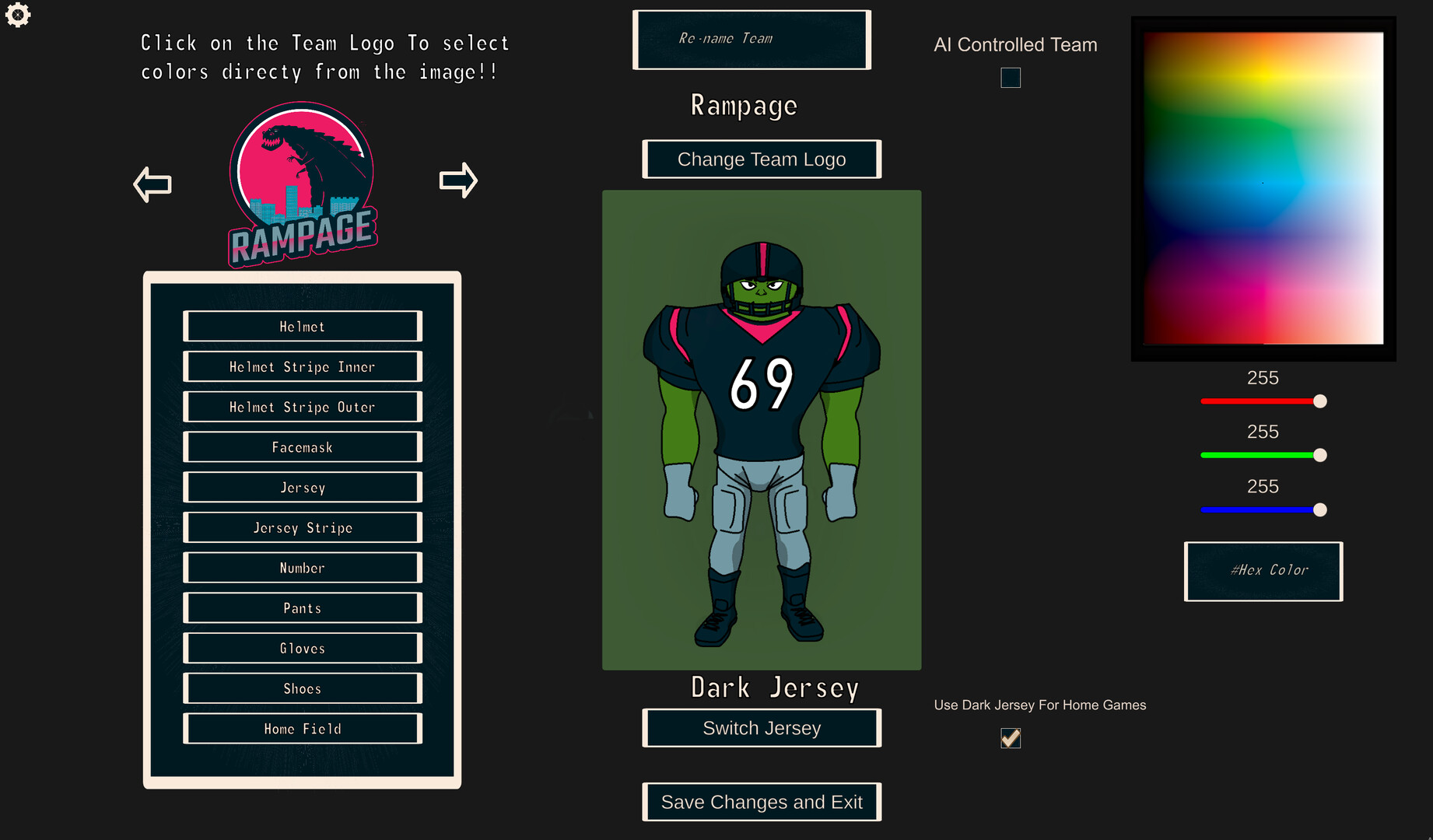The width and height of the screenshot is (1433, 840).
Task: Select the next team logo arrow
Action: point(458,180)
